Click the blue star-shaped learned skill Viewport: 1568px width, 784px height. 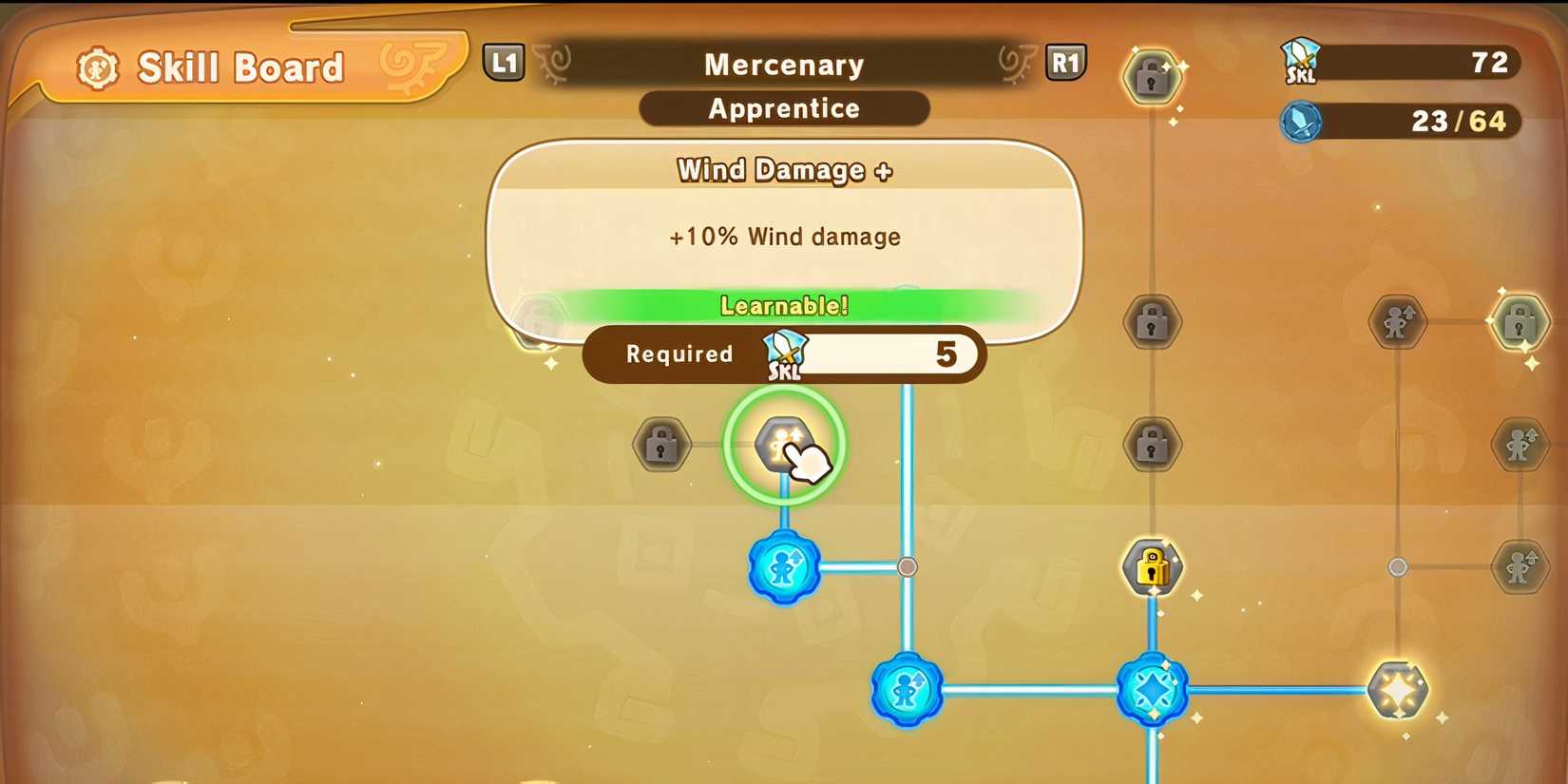[1153, 692]
